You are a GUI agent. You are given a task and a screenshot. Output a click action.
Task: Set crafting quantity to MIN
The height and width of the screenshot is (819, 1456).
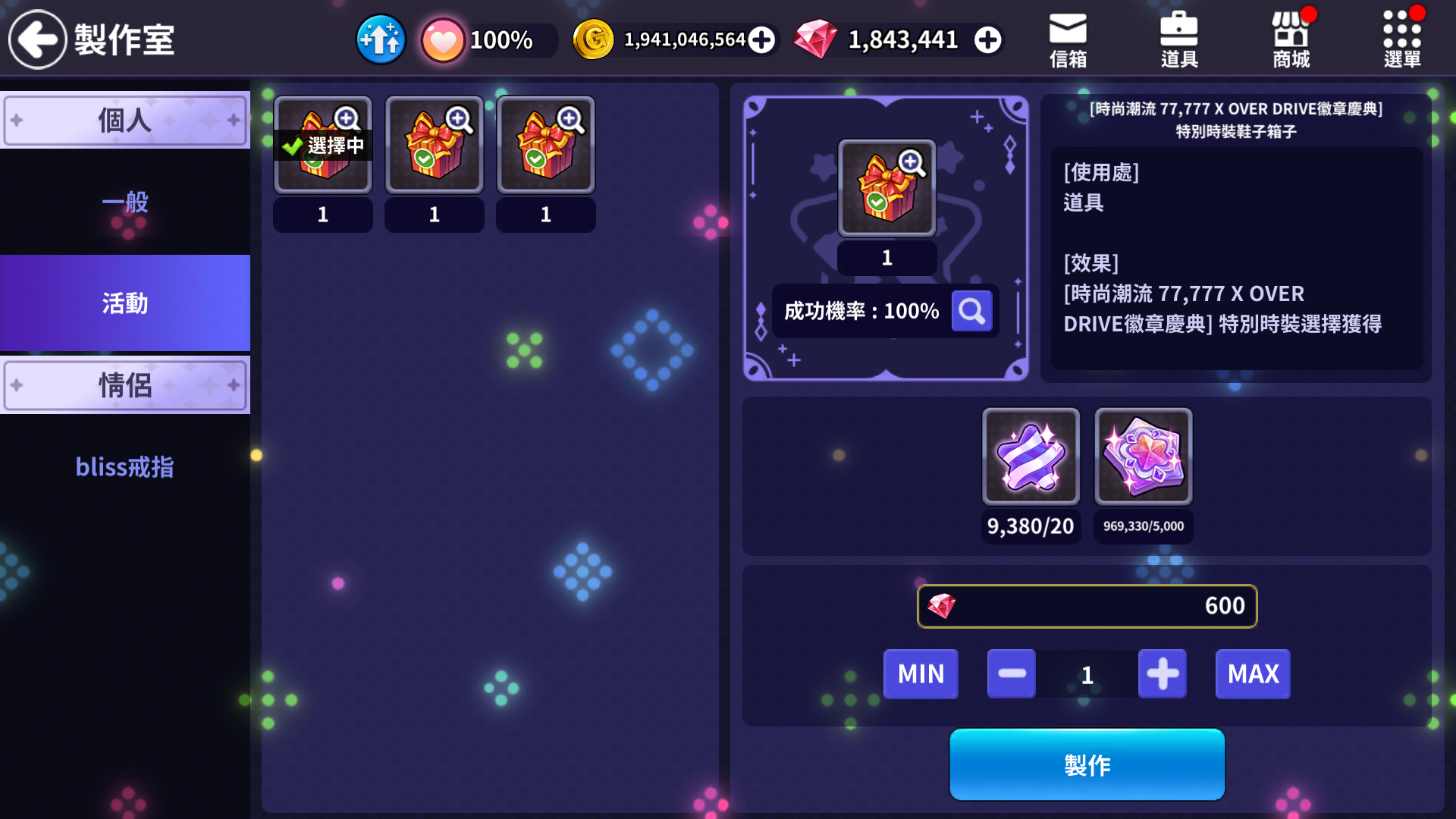coord(921,673)
